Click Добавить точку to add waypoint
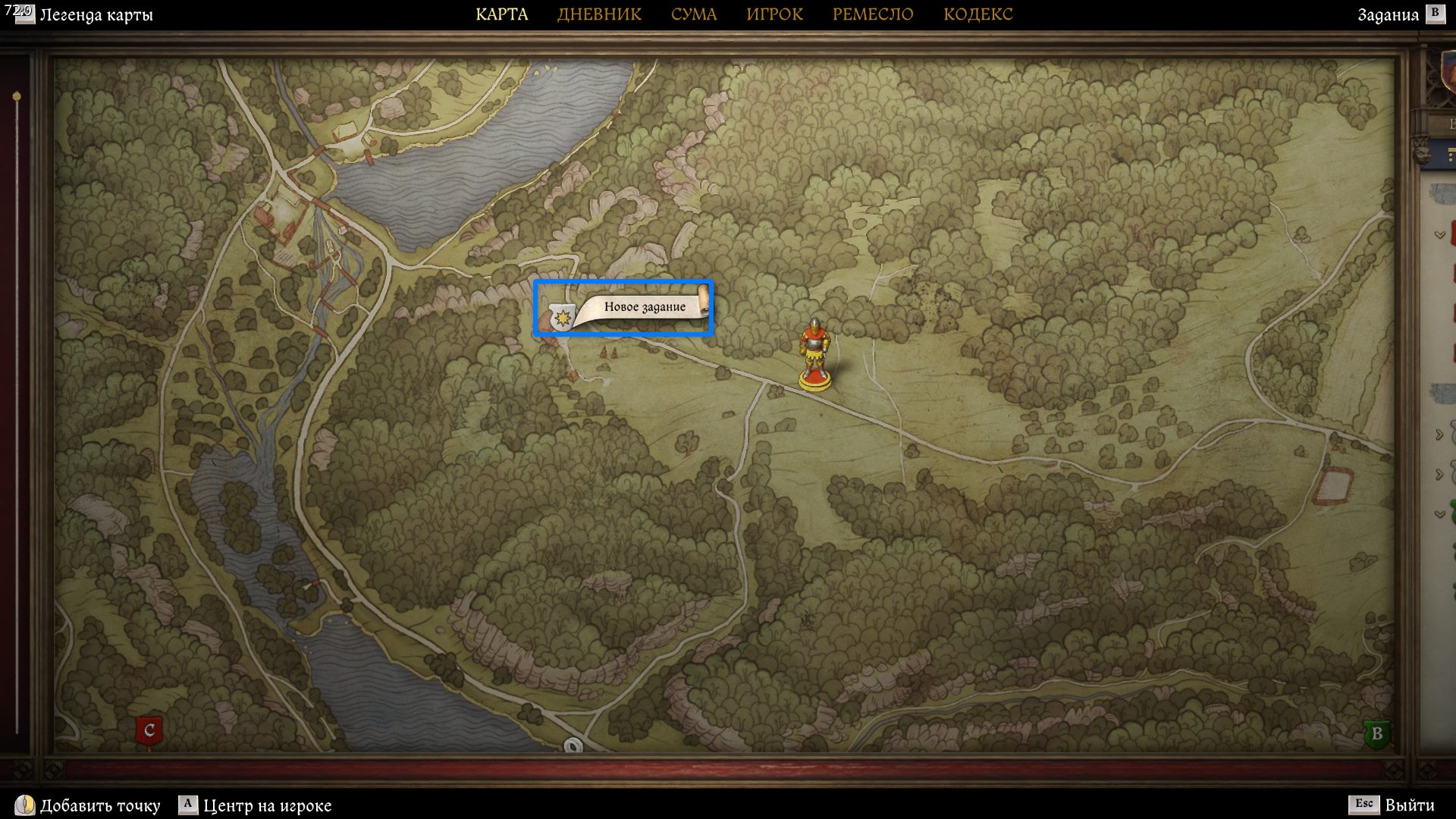 [99, 805]
